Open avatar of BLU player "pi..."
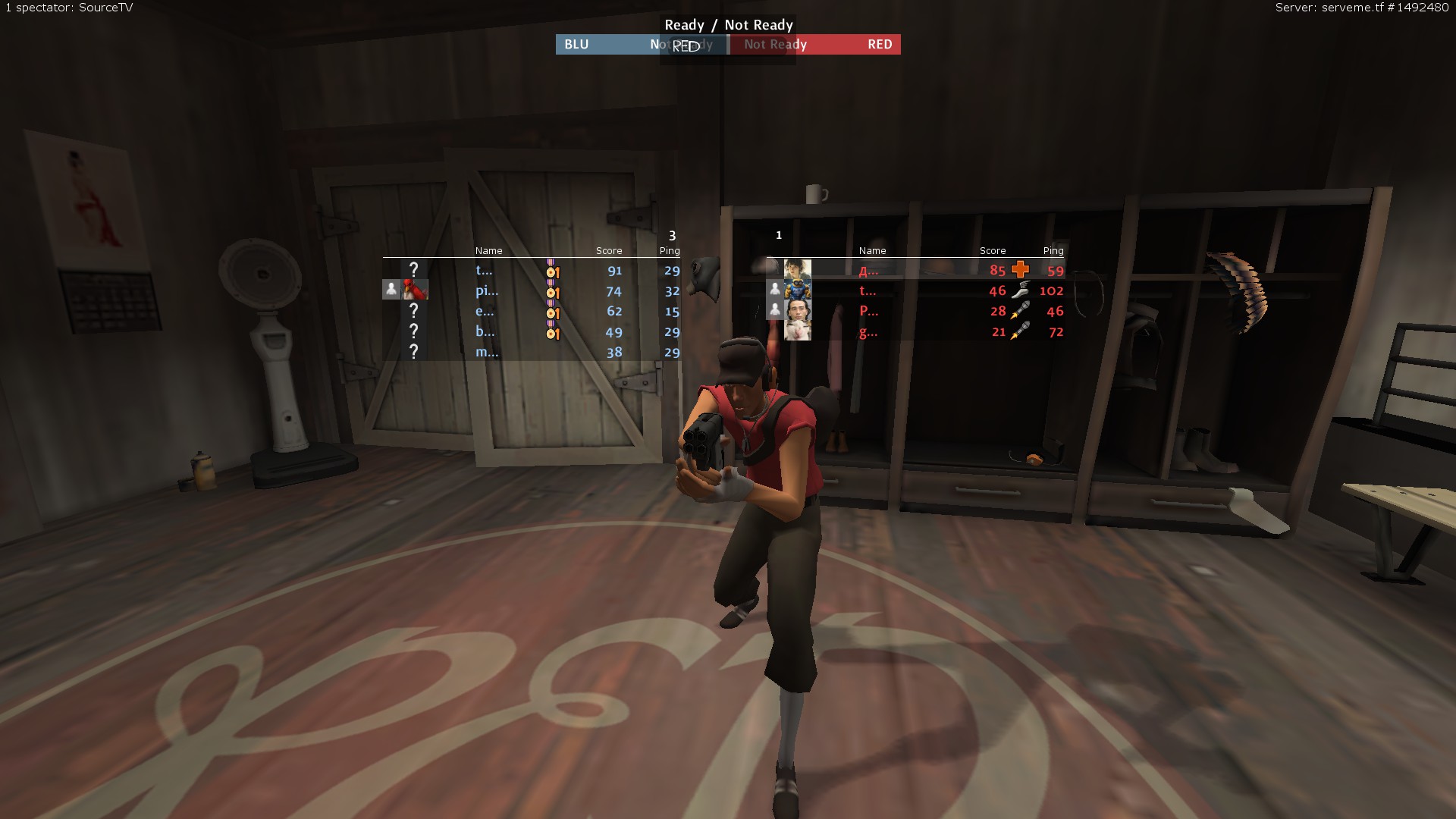 click(415, 290)
